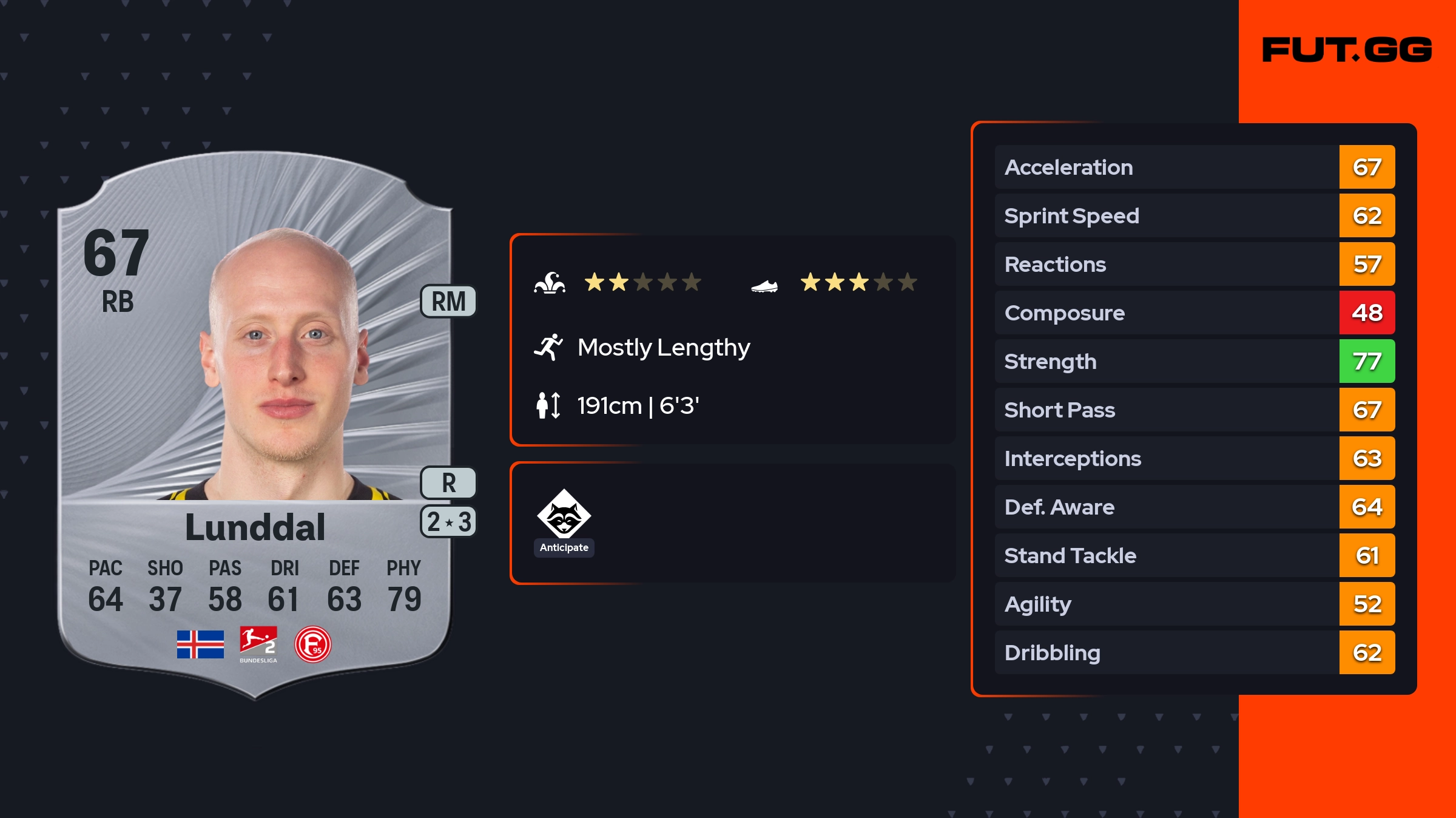Select the Lunddal player card
Screen dimensions: 1456x818
pyautogui.click(x=255, y=425)
